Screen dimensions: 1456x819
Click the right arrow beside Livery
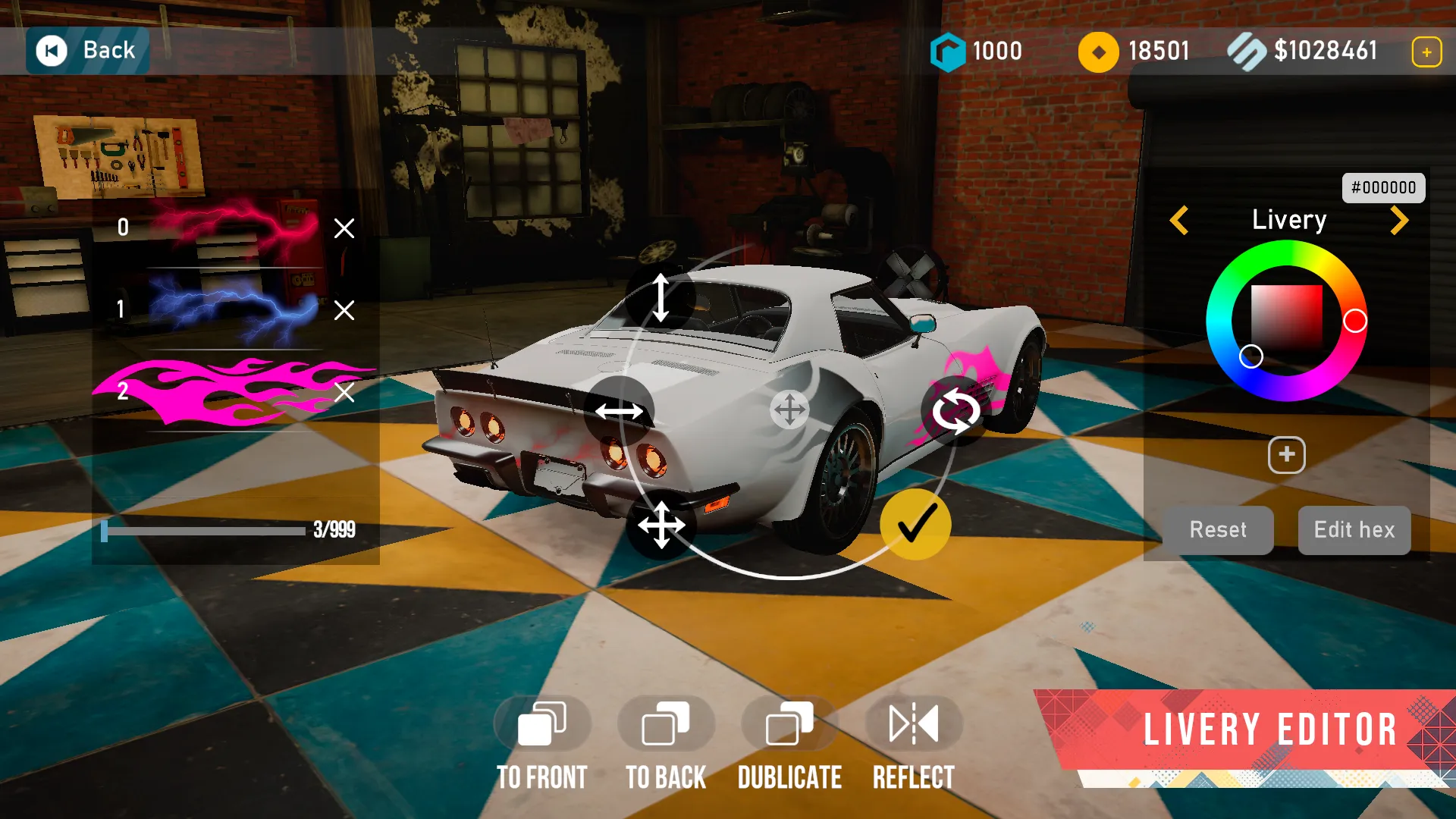click(1399, 220)
